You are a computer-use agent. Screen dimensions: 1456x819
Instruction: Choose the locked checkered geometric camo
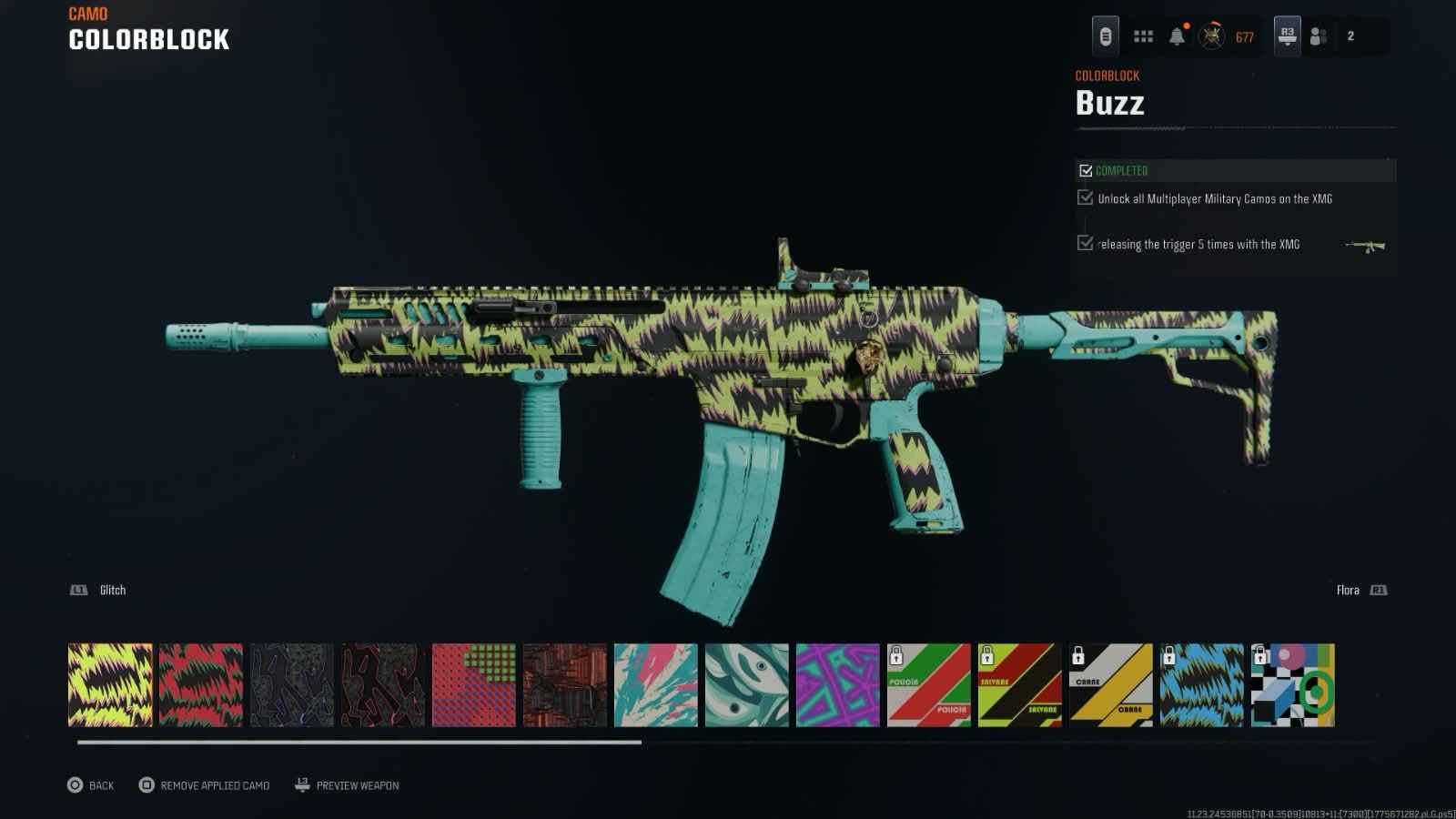1293,685
